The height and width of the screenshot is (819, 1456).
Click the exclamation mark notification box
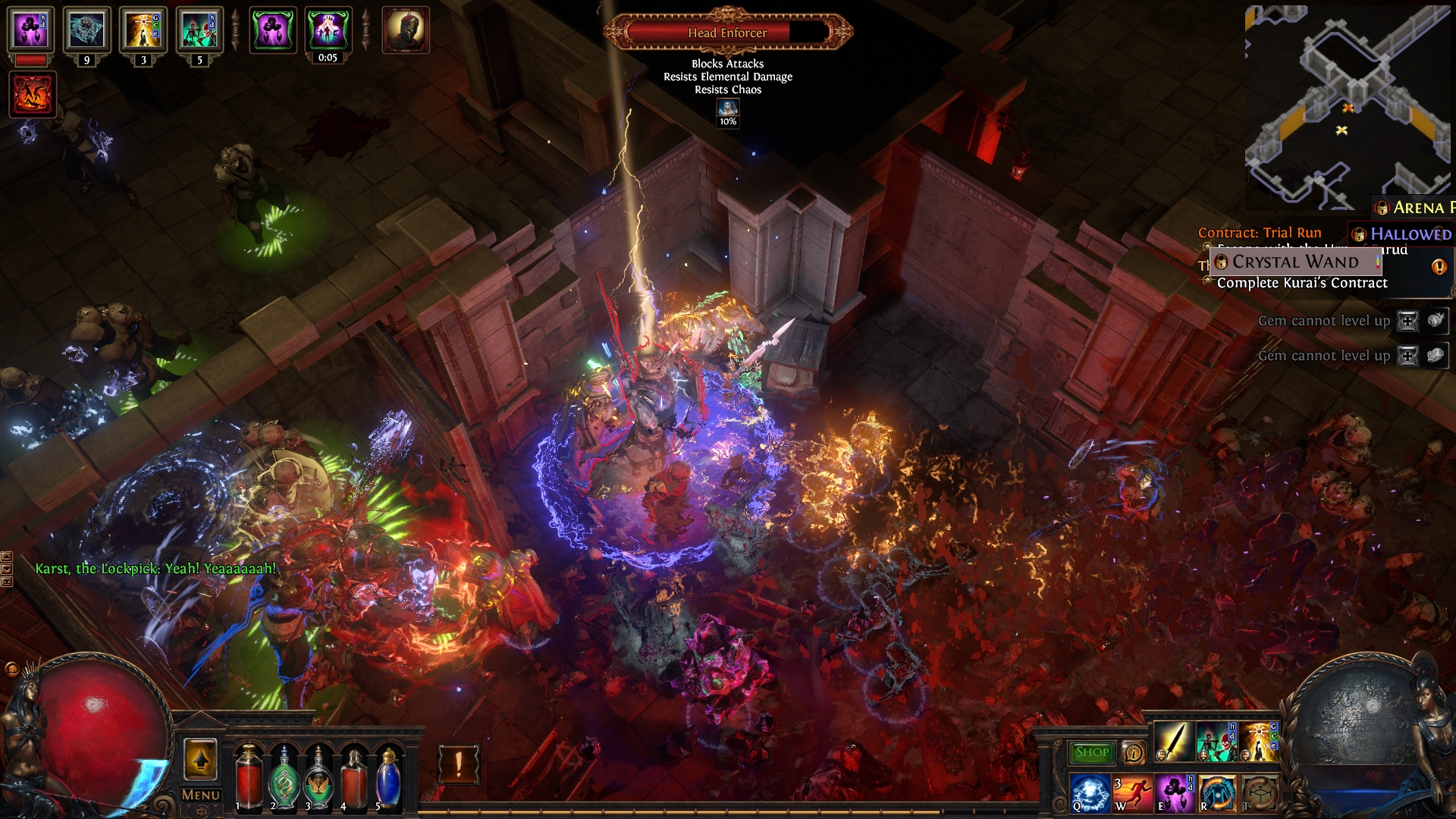tap(459, 764)
